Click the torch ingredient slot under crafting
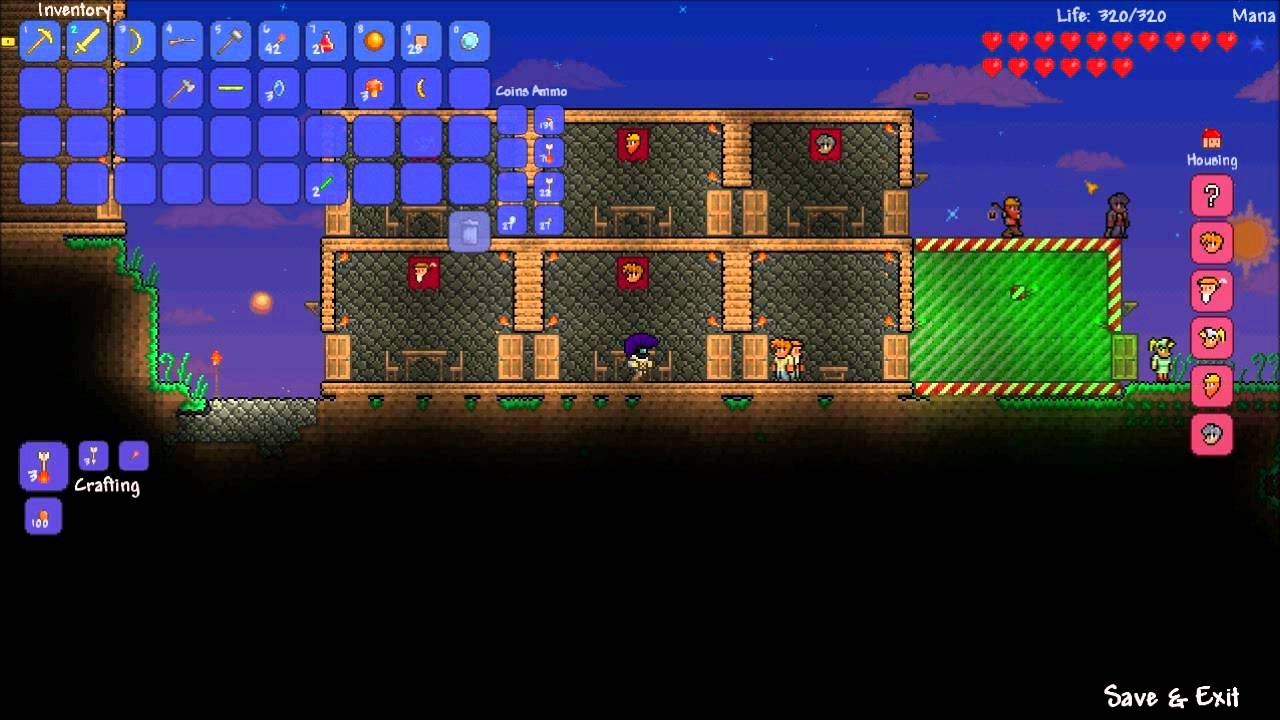Screen dimensions: 1280x720 [43, 517]
